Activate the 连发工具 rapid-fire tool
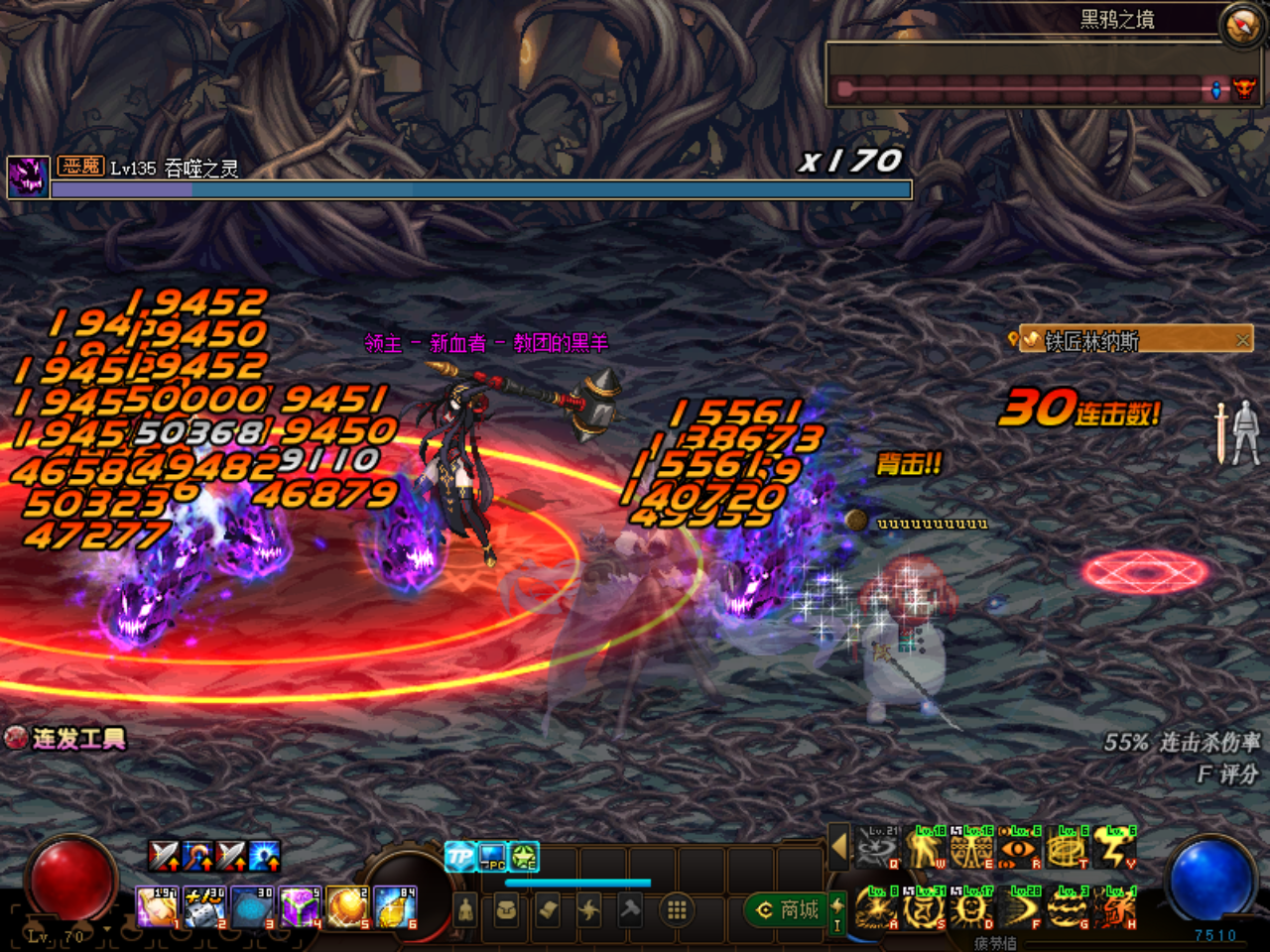This screenshot has width=1270, height=952. (x=65, y=739)
